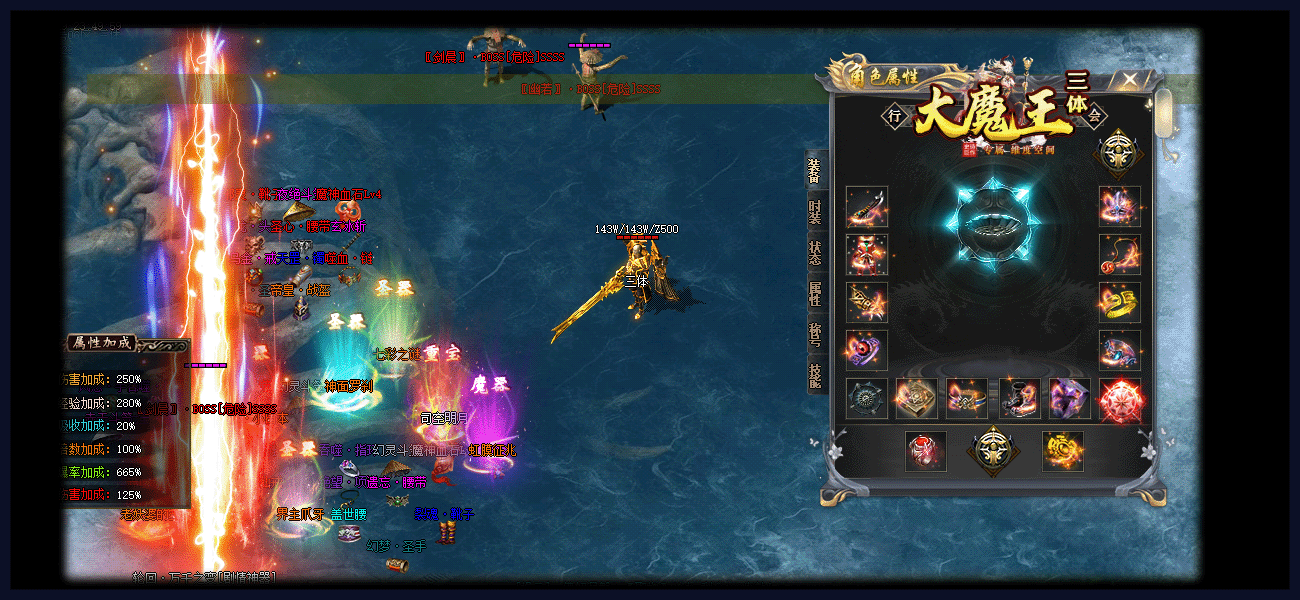Select the equipped dark blade weapon slot
The width and height of the screenshot is (1300, 600).
tap(866, 207)
